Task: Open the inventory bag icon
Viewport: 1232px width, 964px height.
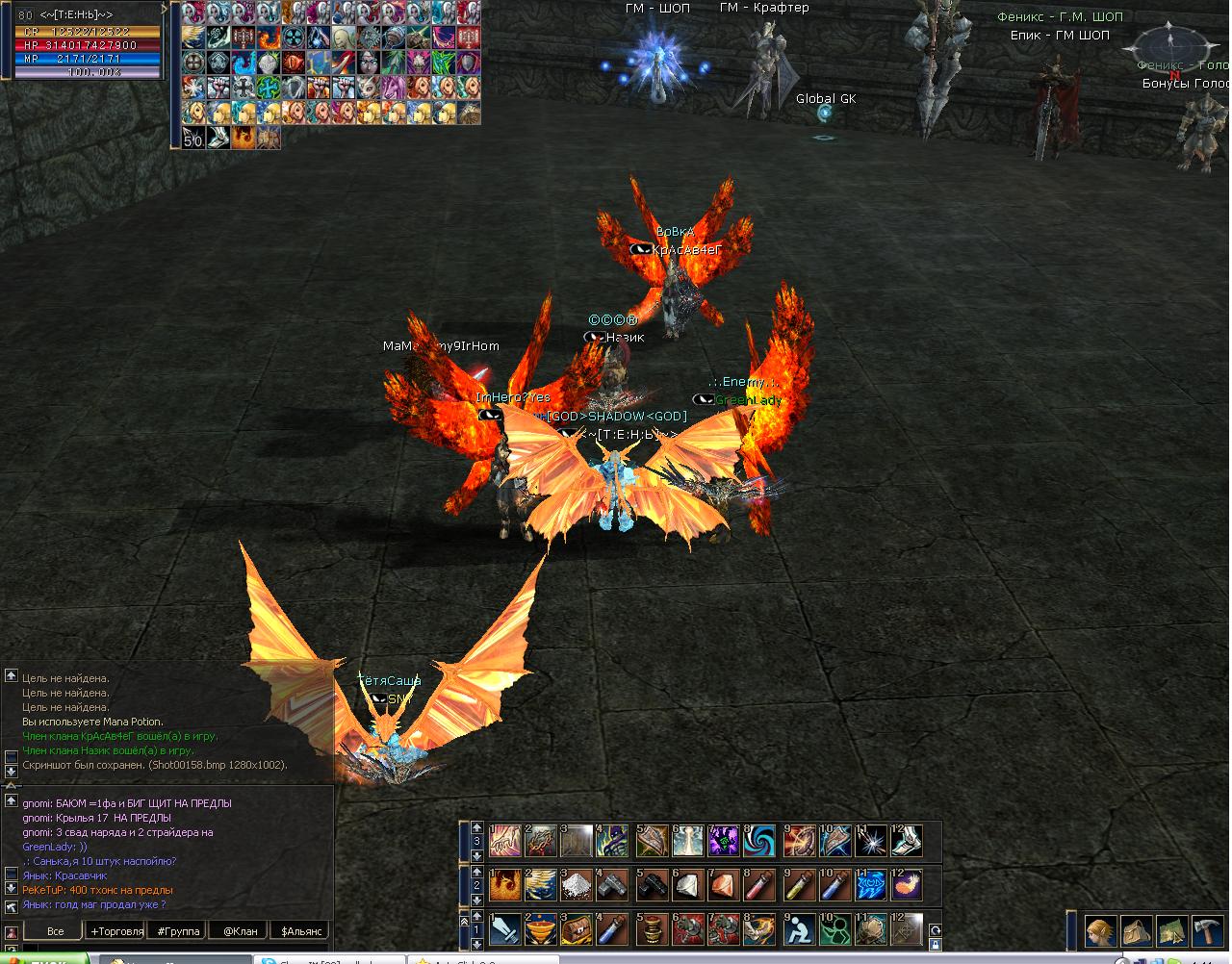Action: [x=1137, y=930]
